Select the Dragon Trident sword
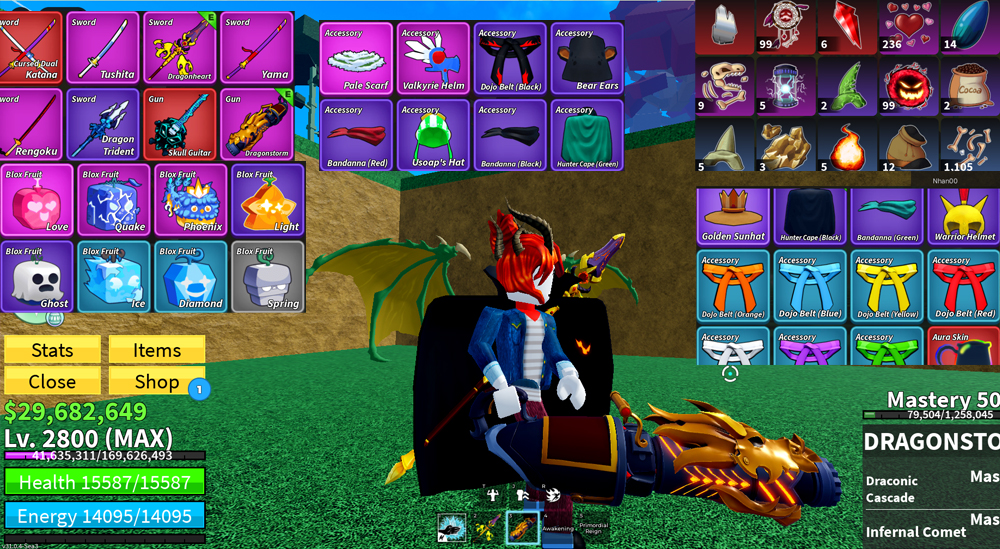Image resolution: width=1000 pixels, height=549 pixels. tap(103, 124)
